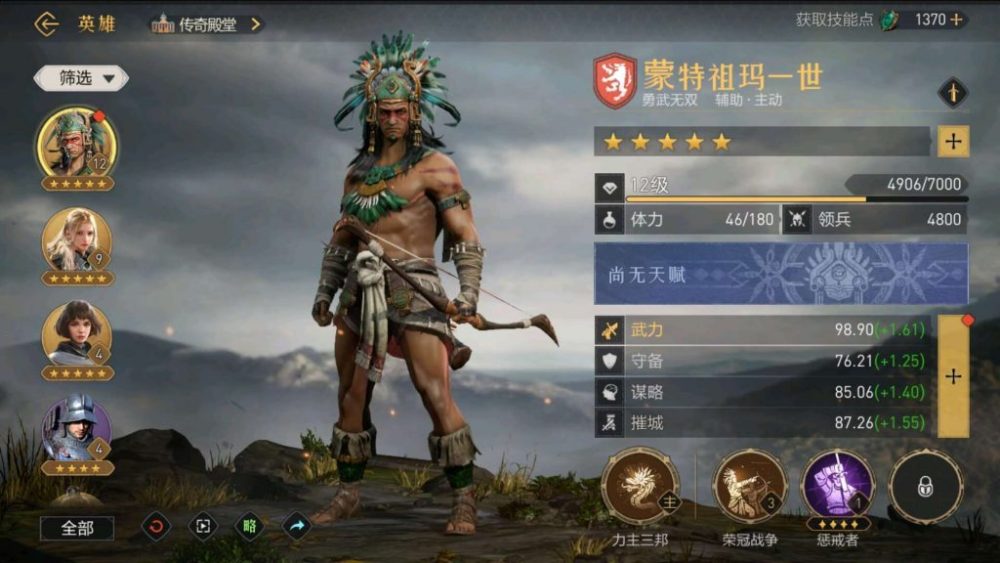Share hero with the blue arrow icon

coord(297,526)
